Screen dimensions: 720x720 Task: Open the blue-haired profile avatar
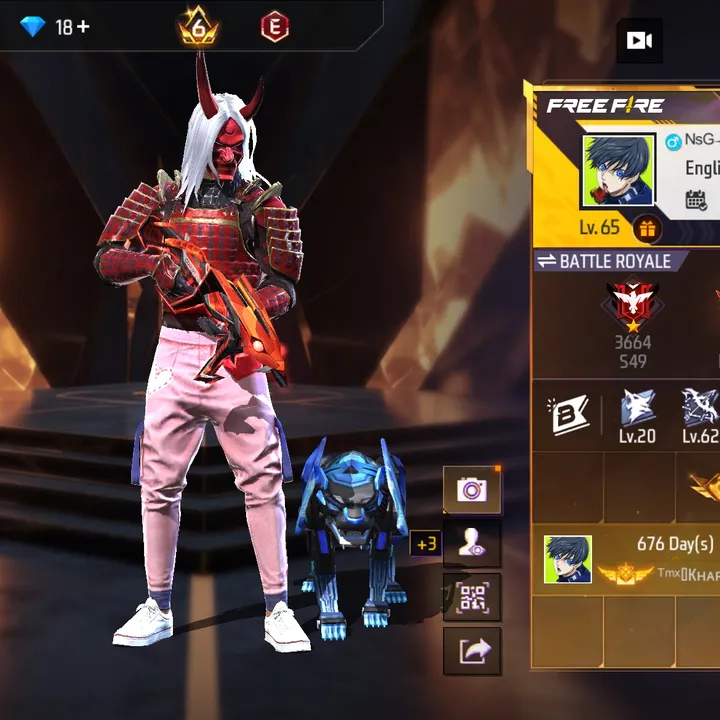point(618,171)
